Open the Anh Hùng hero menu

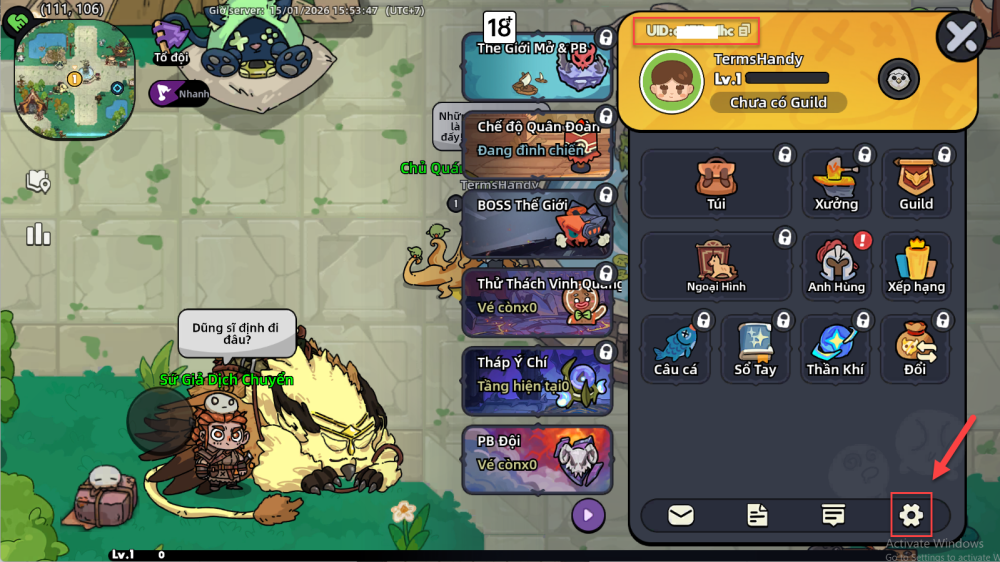(x=836, y=266)
